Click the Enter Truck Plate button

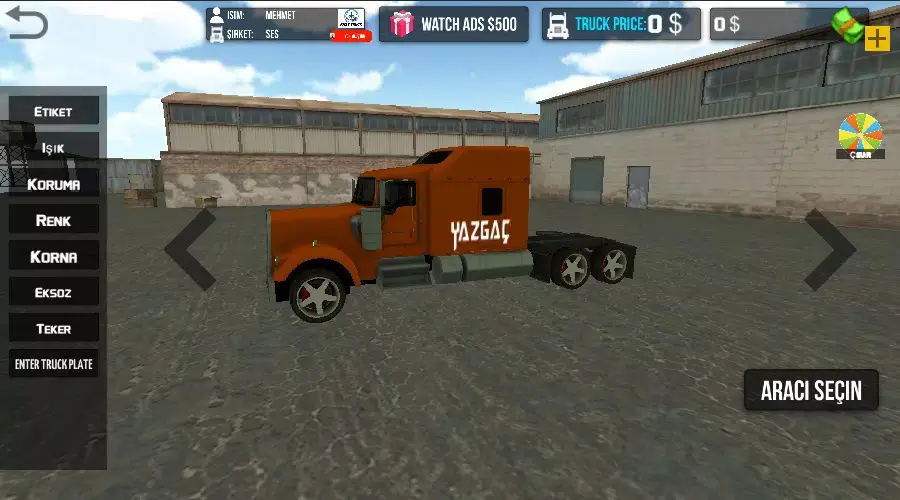click(x=54, y=364)
